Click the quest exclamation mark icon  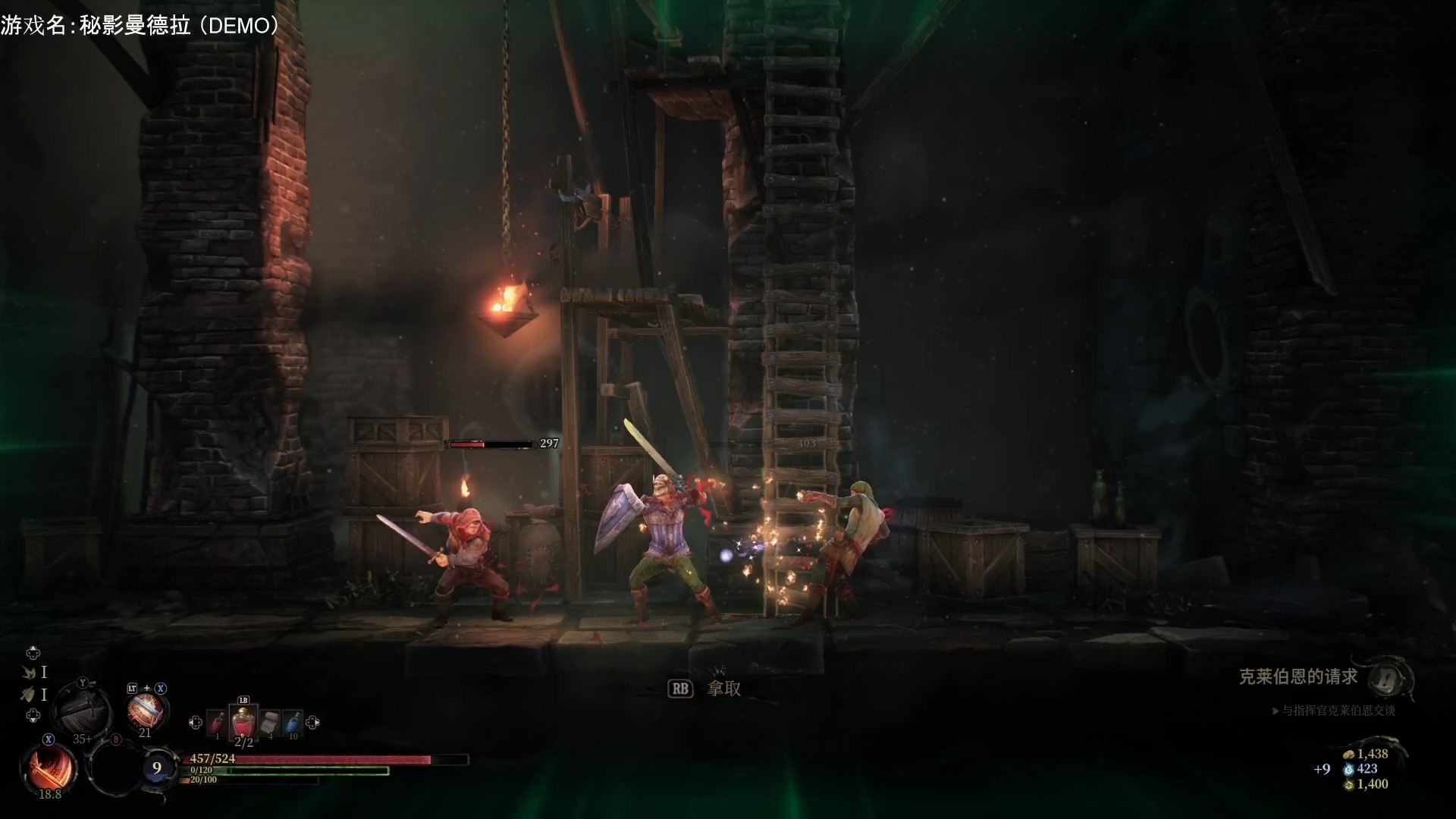1389,677
